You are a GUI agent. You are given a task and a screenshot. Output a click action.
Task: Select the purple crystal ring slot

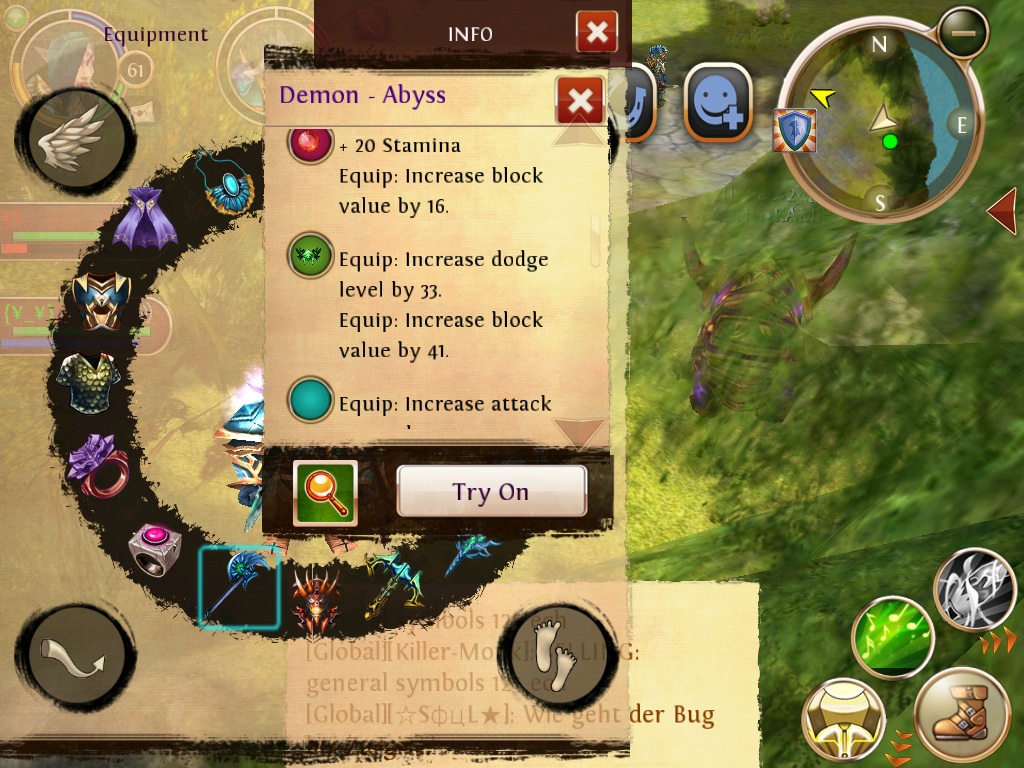98,465
